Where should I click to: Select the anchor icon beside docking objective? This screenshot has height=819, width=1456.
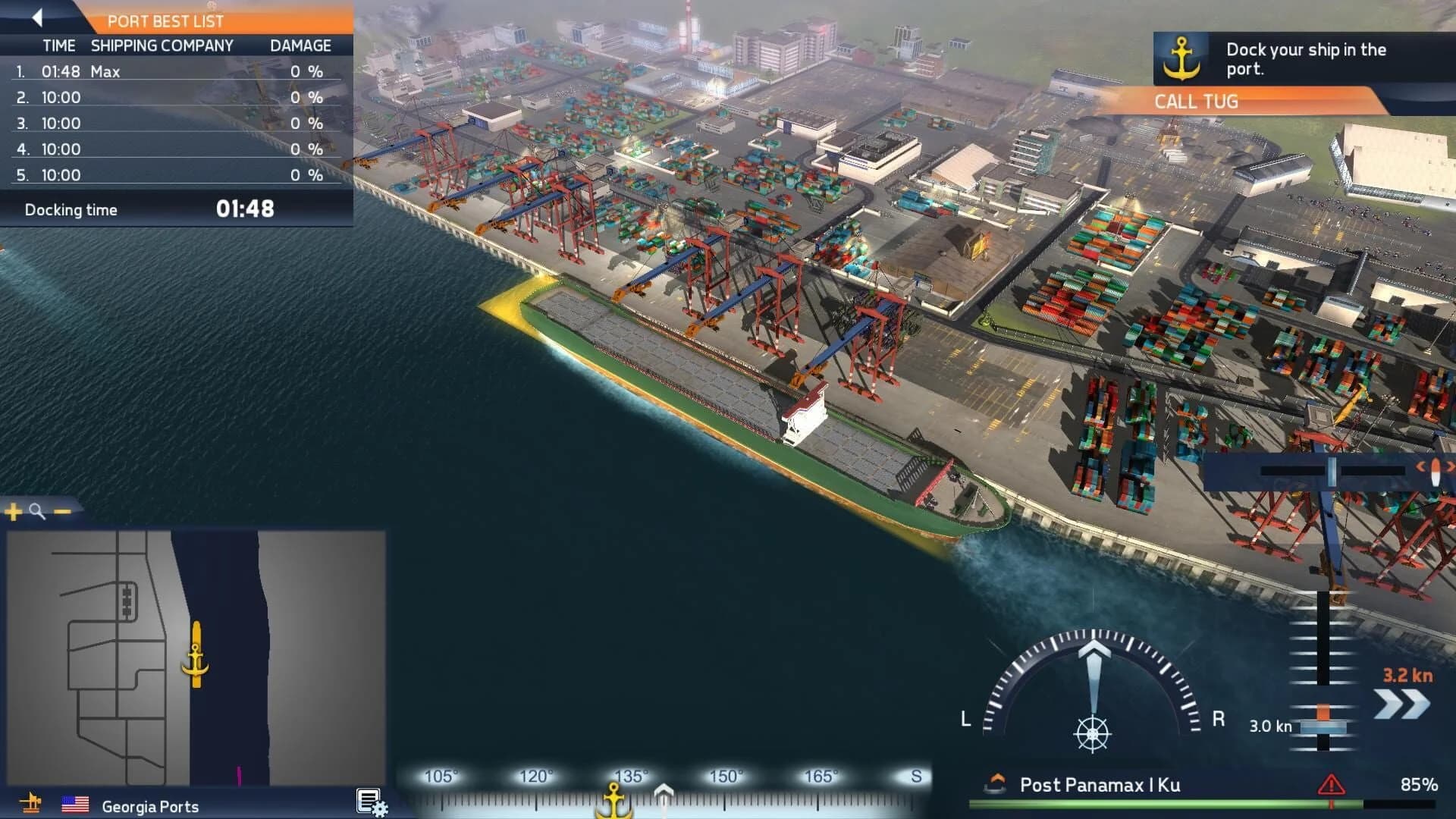[1181, 57]
